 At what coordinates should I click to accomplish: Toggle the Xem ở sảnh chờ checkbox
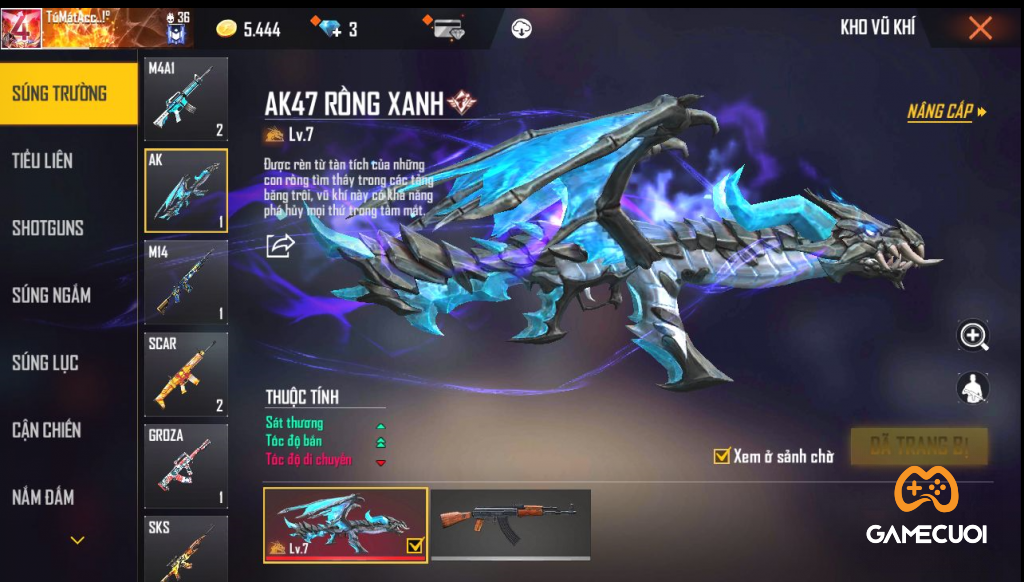pos(721,457)
